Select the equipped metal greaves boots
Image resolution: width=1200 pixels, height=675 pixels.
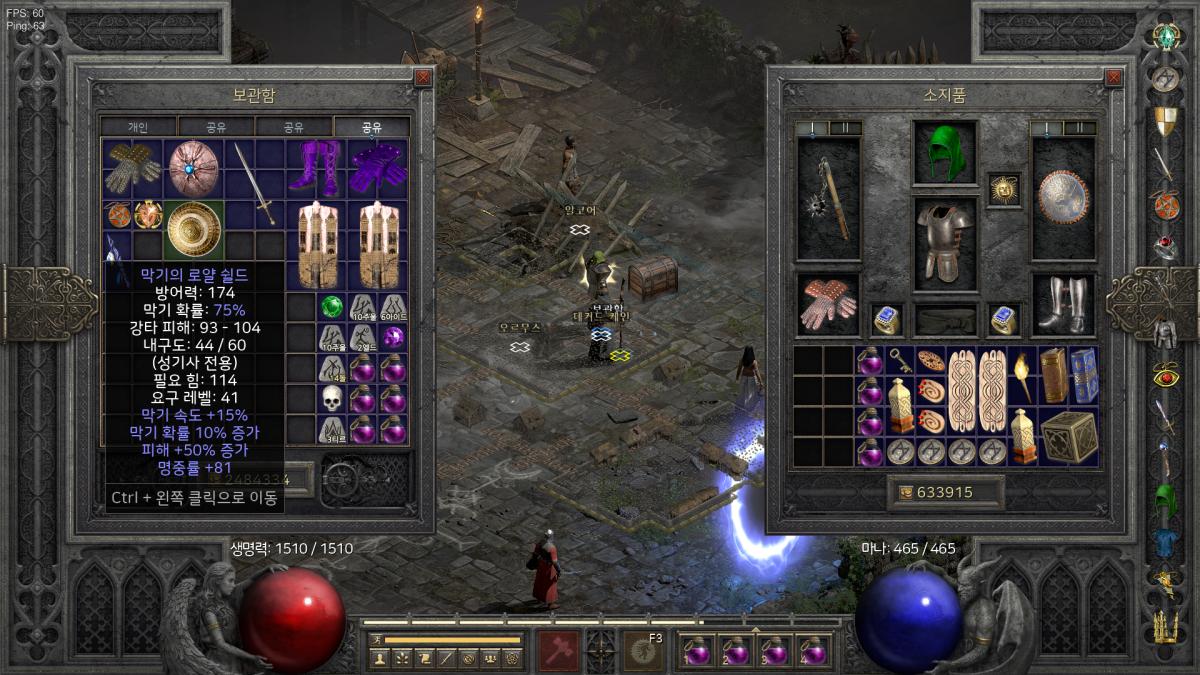point(1063,305)
